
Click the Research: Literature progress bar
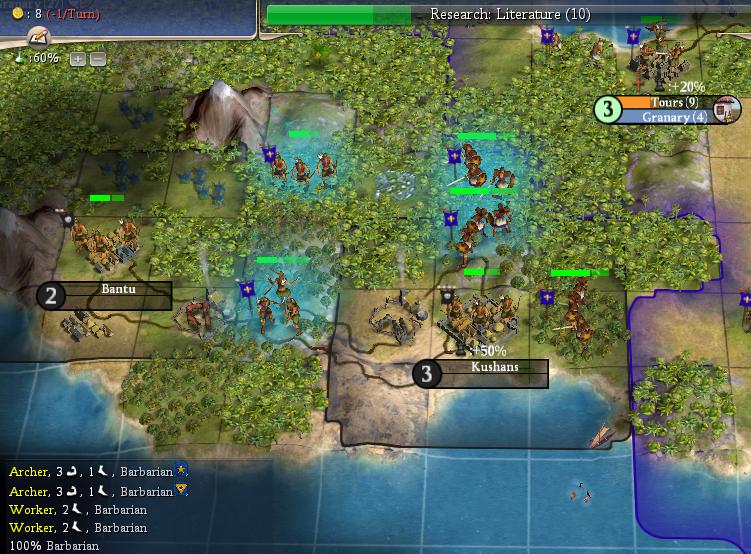tap(509, 14)
